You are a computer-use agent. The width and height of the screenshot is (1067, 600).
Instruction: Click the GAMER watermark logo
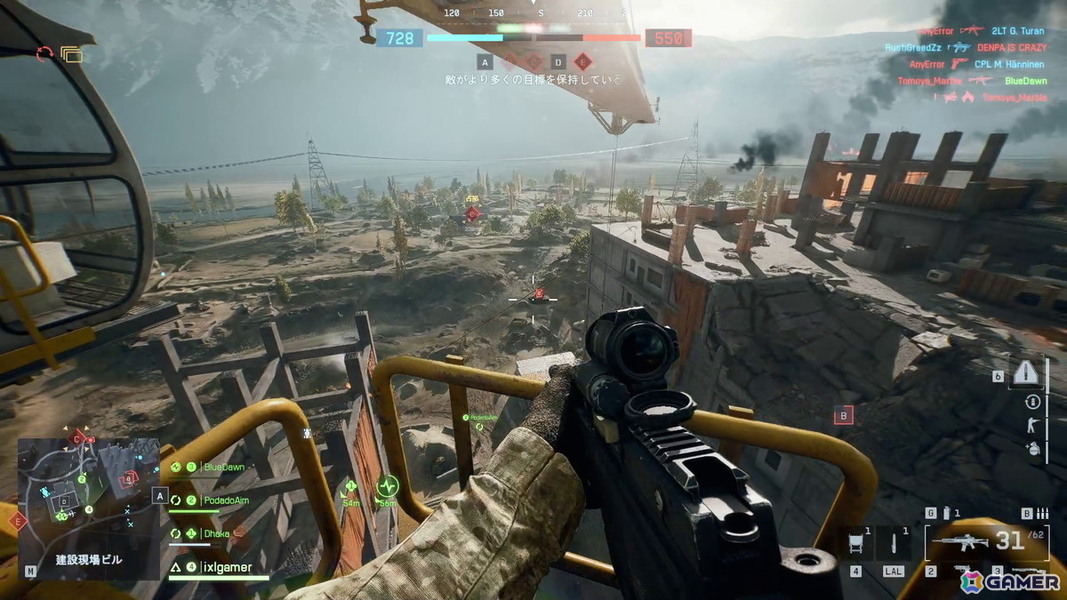(1009, 580)
